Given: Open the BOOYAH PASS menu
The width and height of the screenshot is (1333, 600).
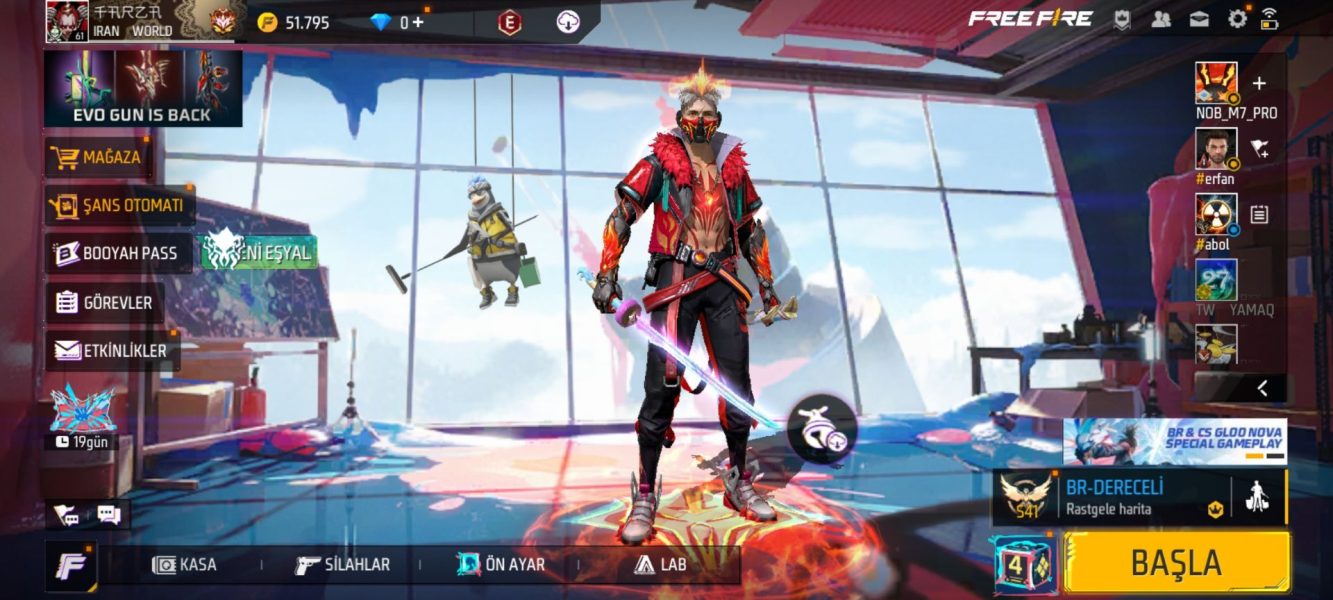Looking at the screenshot, I should (118, 253).
